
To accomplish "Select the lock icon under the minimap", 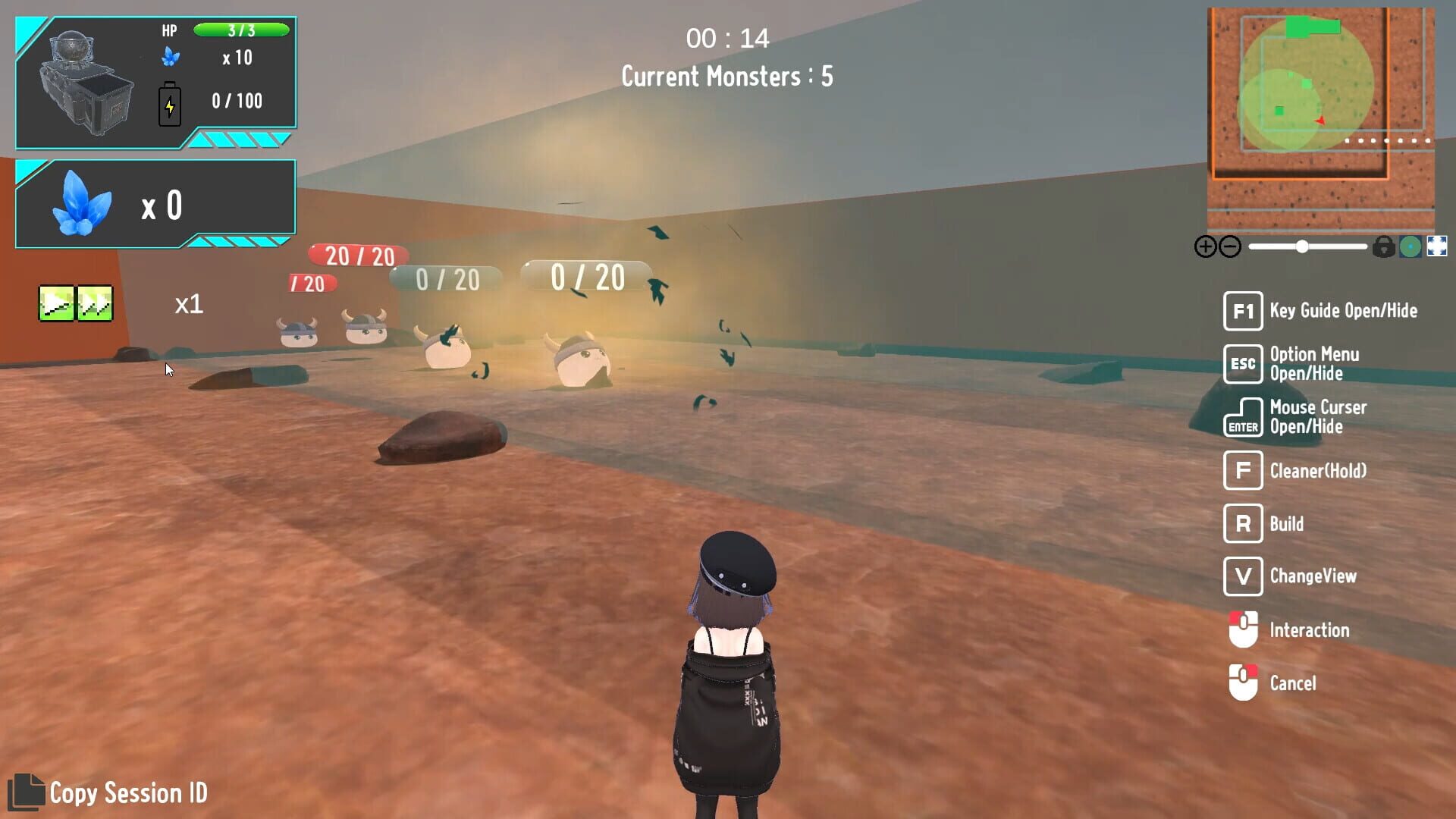I will [1384, 246].
